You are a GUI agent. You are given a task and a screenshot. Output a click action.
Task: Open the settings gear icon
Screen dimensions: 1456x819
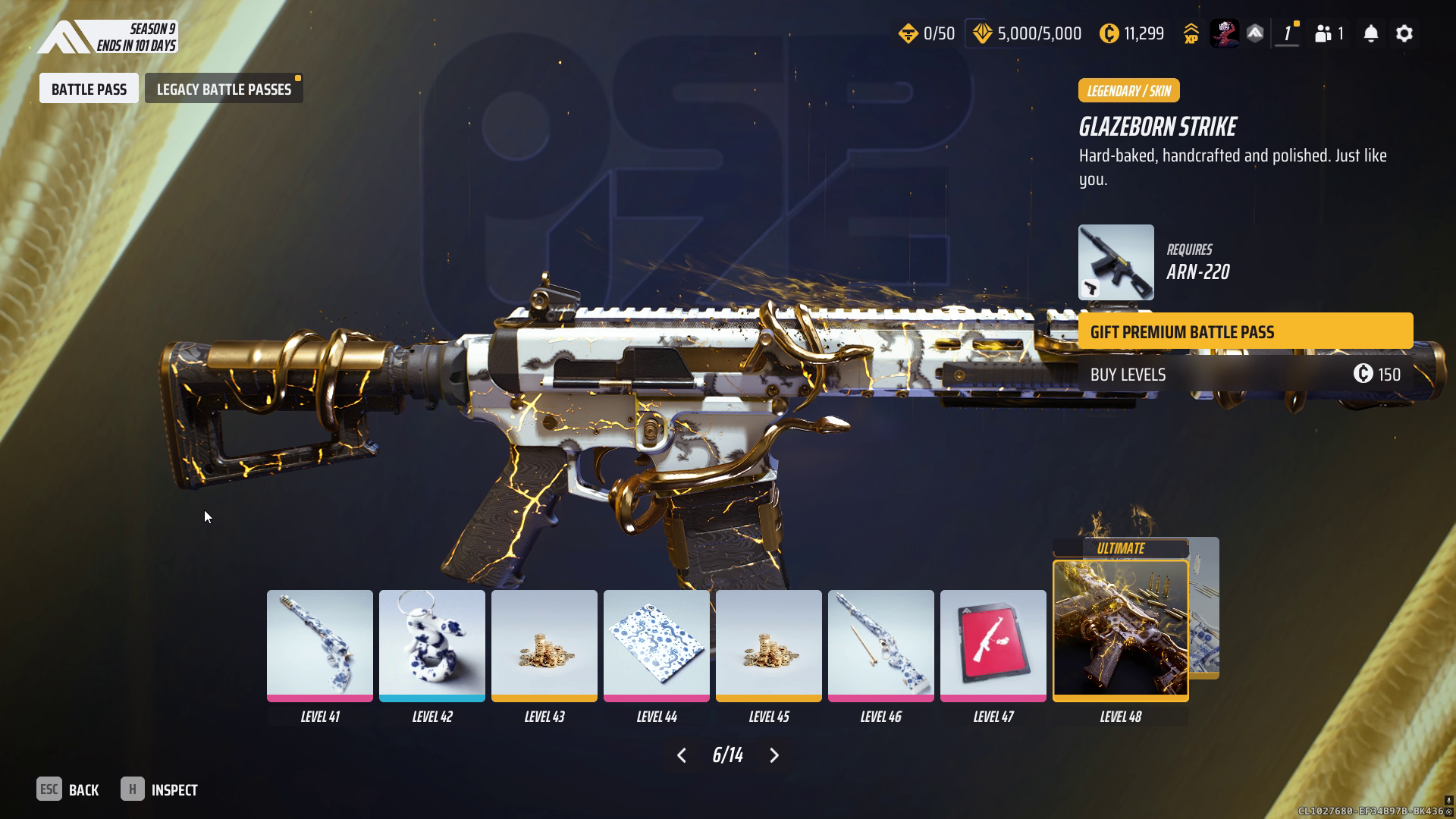[1404, 33]
